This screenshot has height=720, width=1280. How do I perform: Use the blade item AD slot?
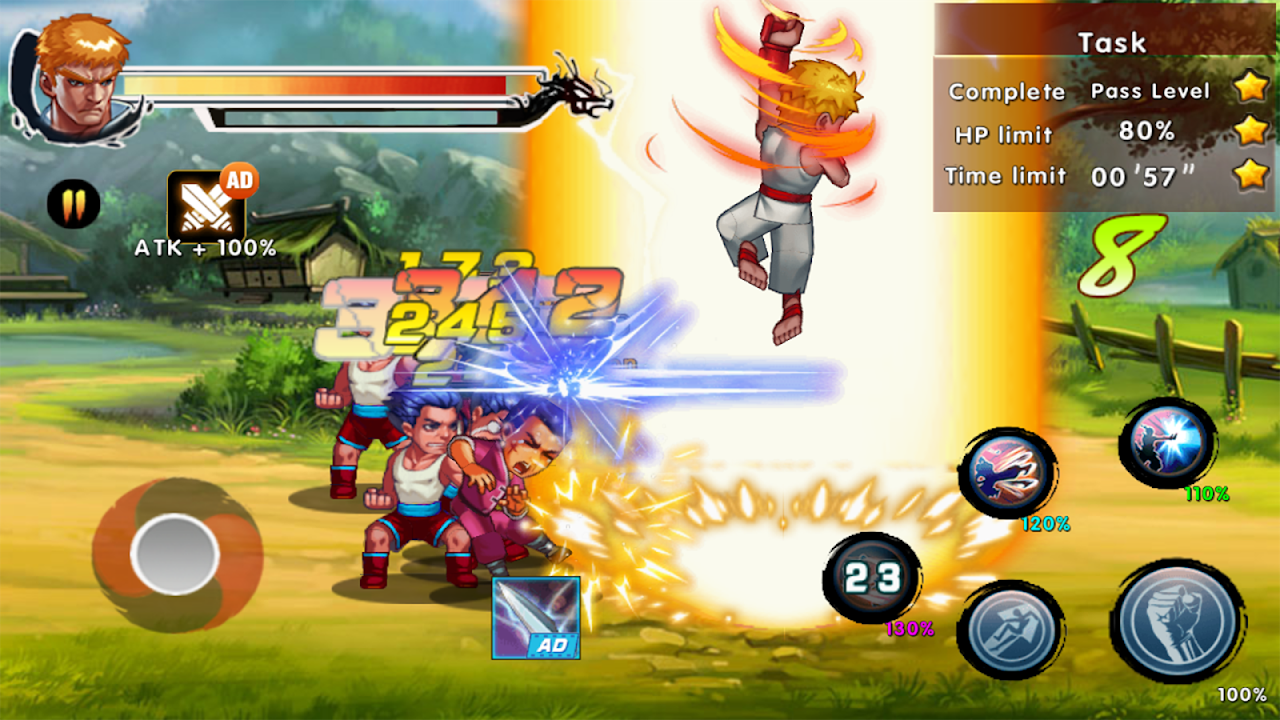[x=536, y=617]
